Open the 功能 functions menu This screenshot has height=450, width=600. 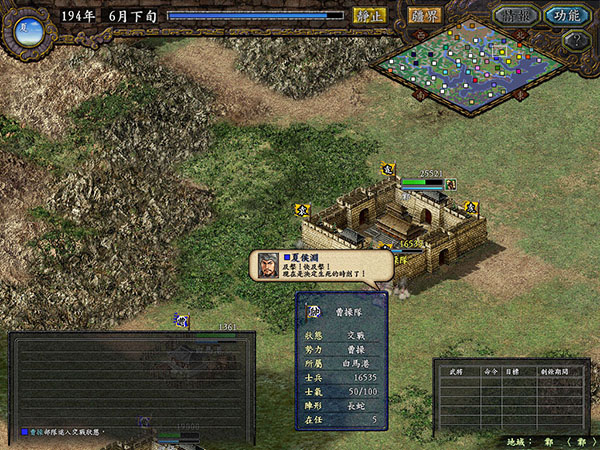pos(566,16)
